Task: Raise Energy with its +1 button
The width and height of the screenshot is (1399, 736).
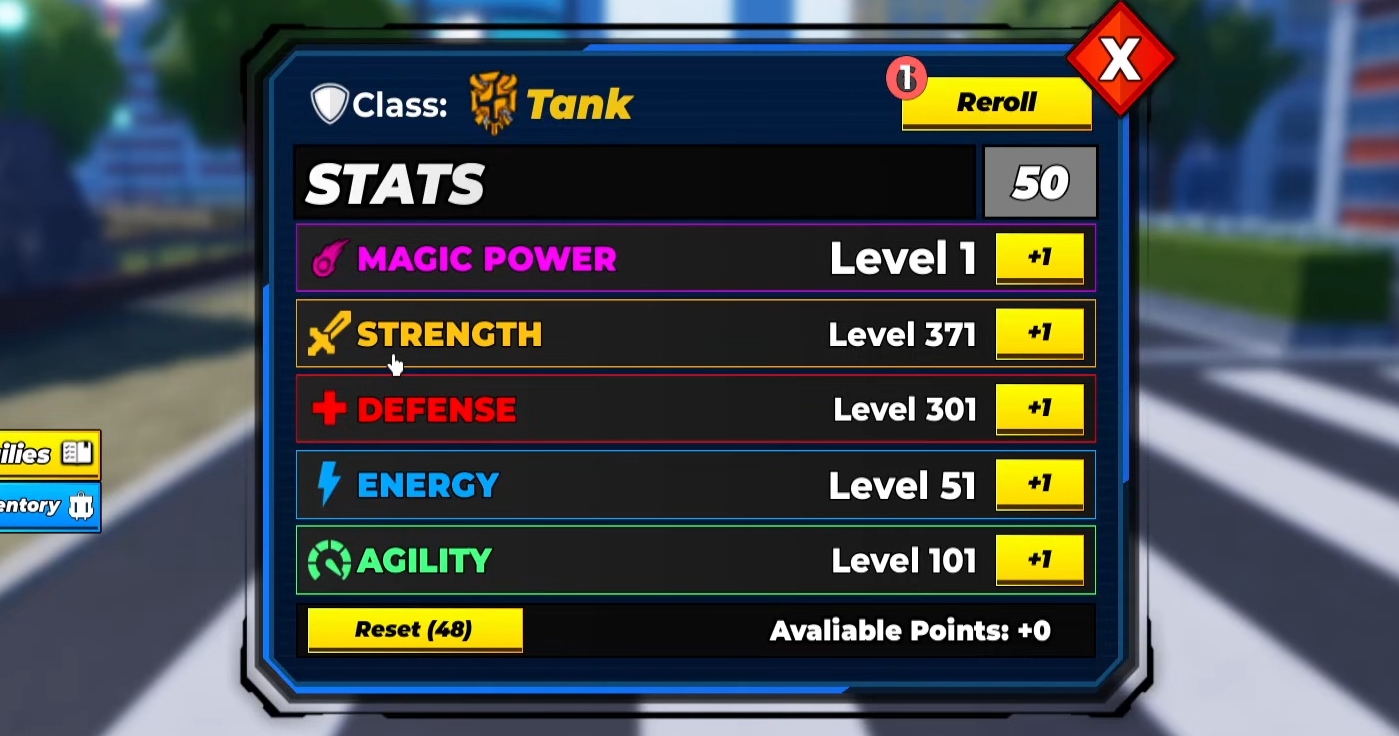Action: click(x=1039, y=484)
